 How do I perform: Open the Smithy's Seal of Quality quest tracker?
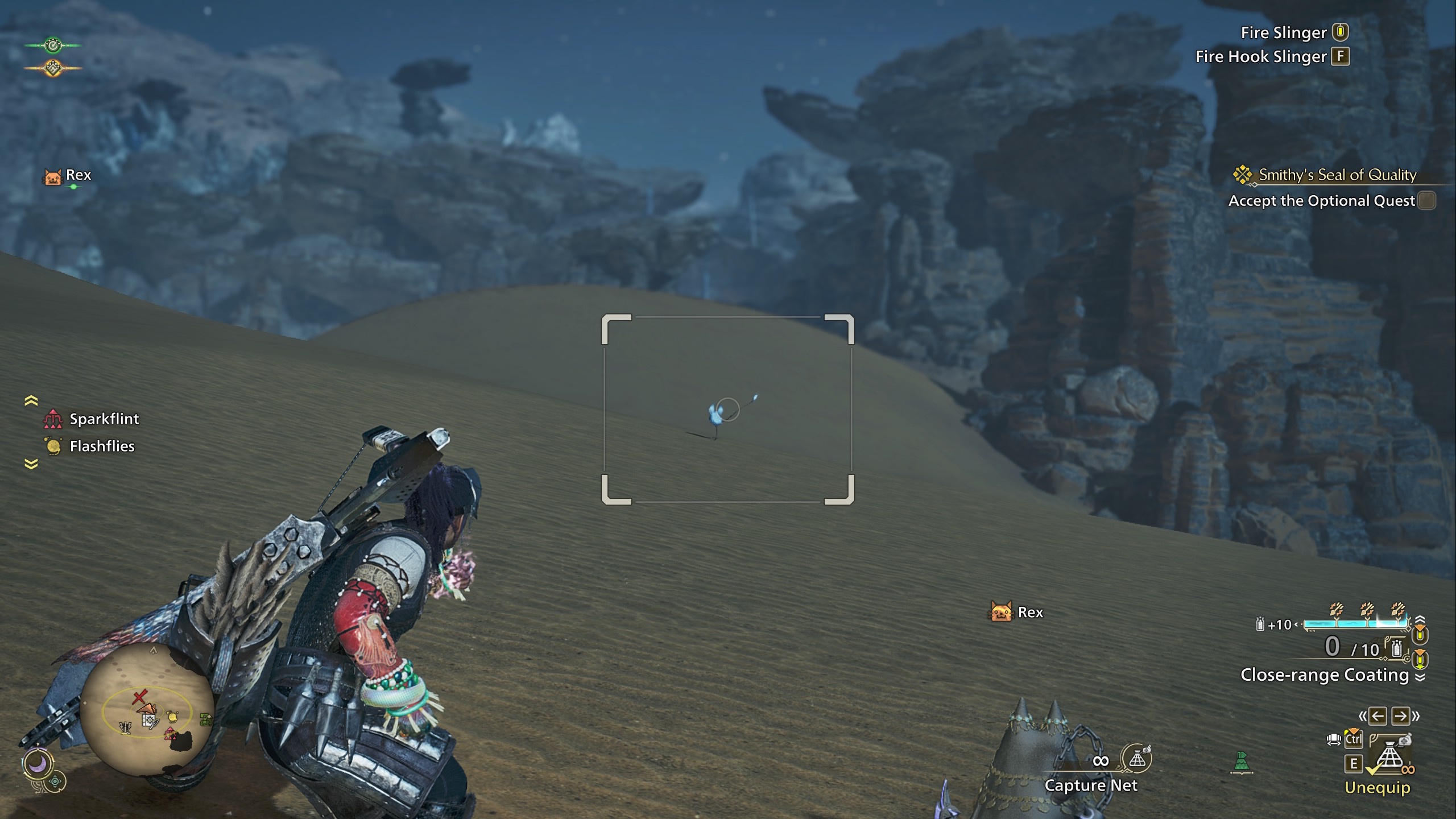point(1337,175)
